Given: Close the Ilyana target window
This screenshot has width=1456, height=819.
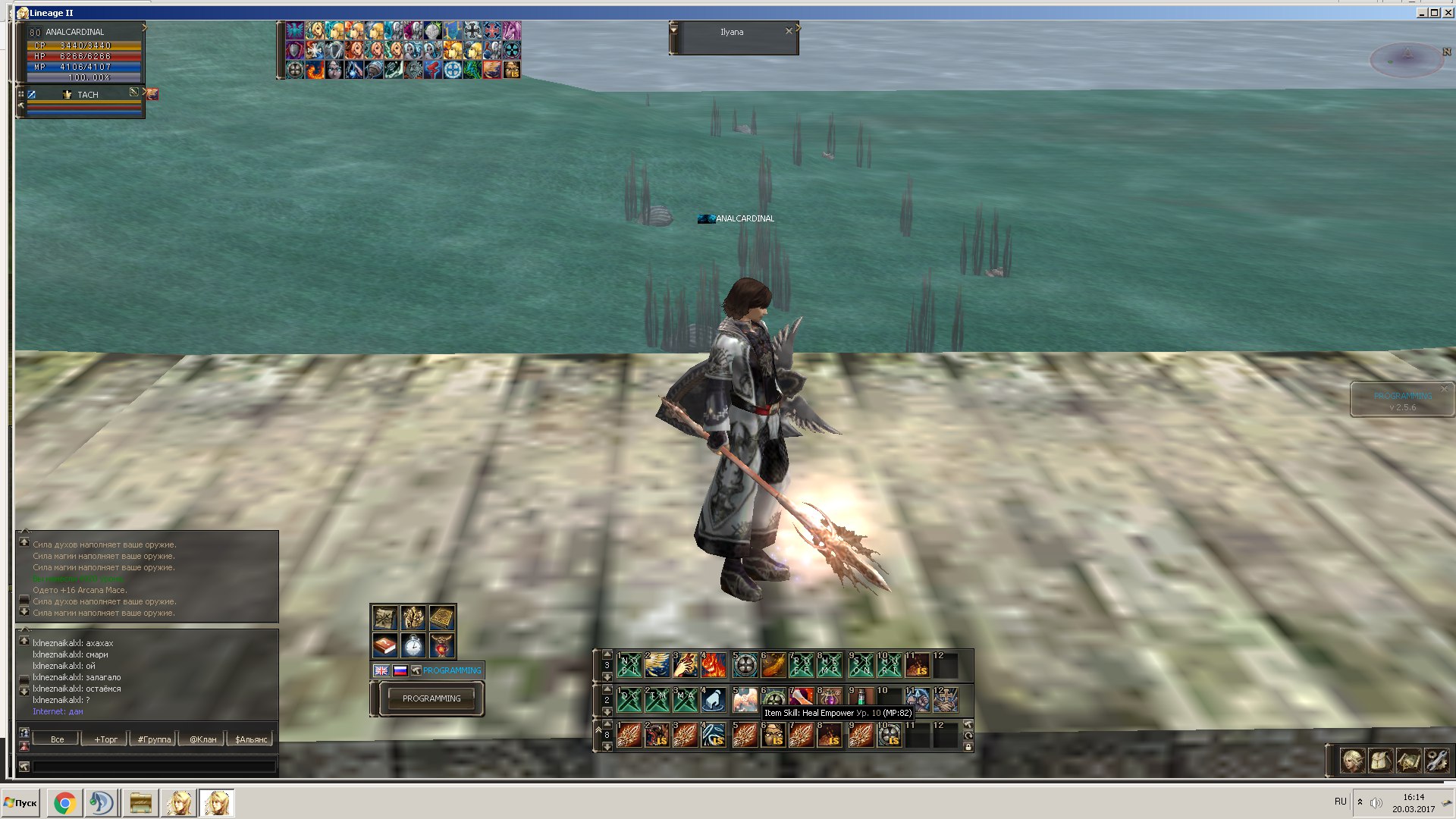Looking at the screenshot, I should pos(789,31).
